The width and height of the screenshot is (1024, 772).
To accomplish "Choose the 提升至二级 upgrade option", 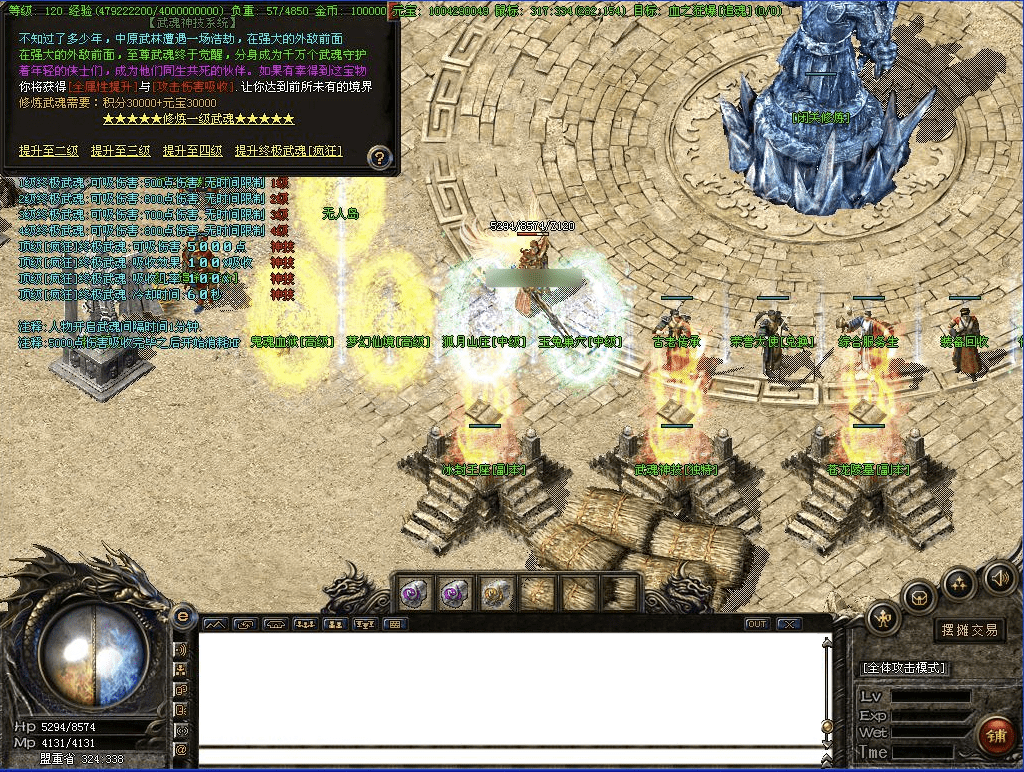I will point(48,151).
